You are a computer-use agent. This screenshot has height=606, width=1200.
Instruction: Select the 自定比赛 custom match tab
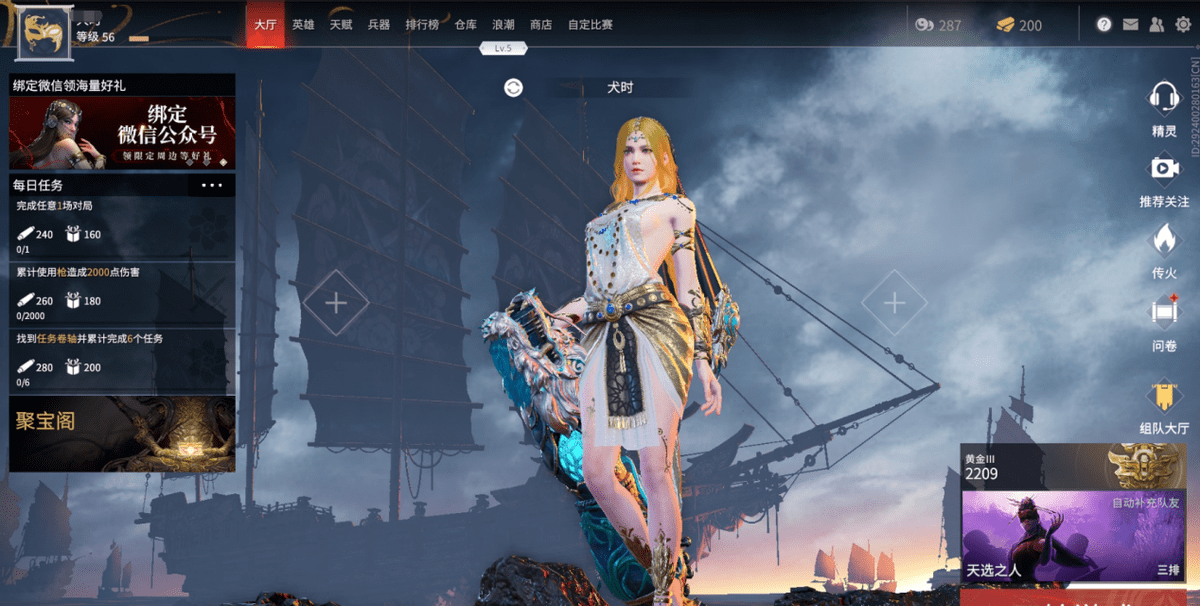pyautogui.click(x=590, y=25)
